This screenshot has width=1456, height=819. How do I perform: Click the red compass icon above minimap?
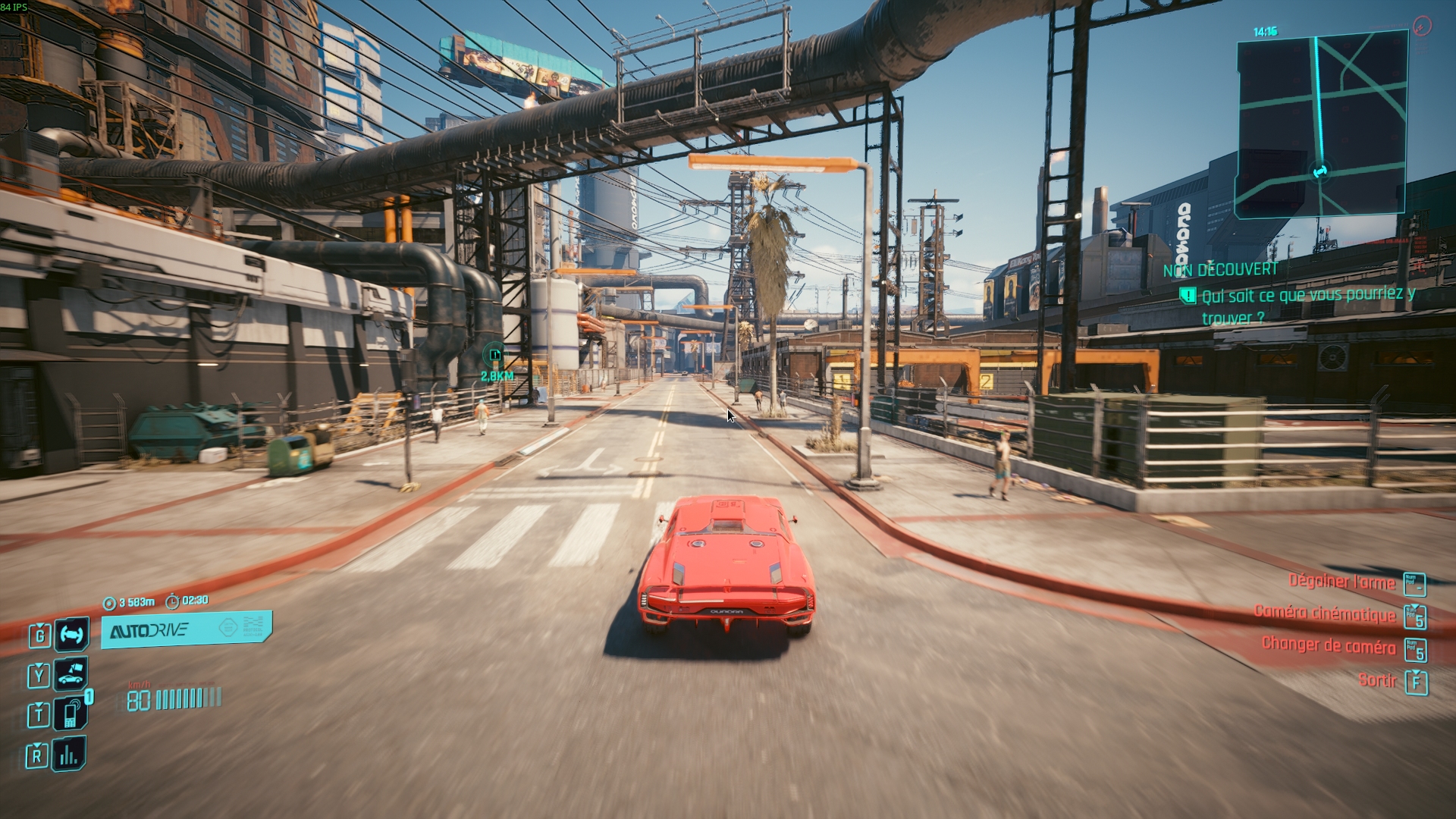[1422, 26]
